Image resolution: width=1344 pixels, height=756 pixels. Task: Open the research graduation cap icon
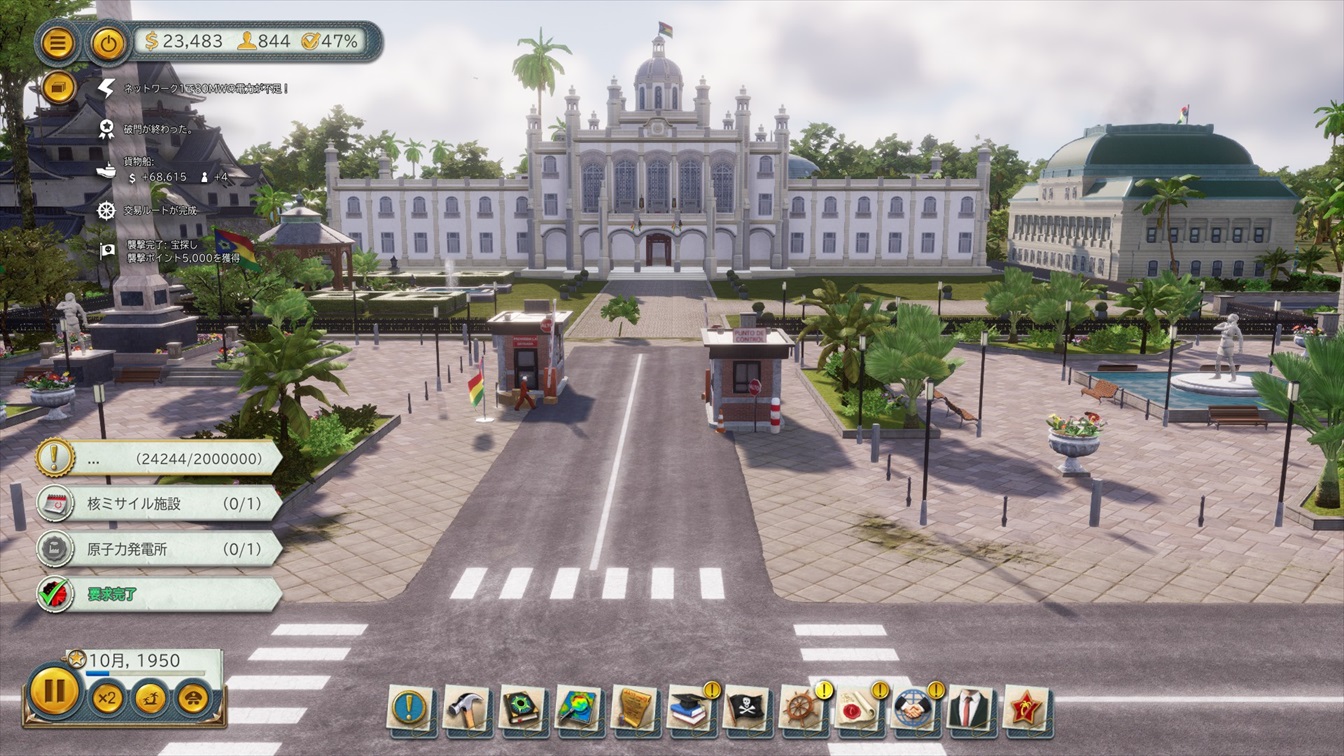(x=690, y=707)
